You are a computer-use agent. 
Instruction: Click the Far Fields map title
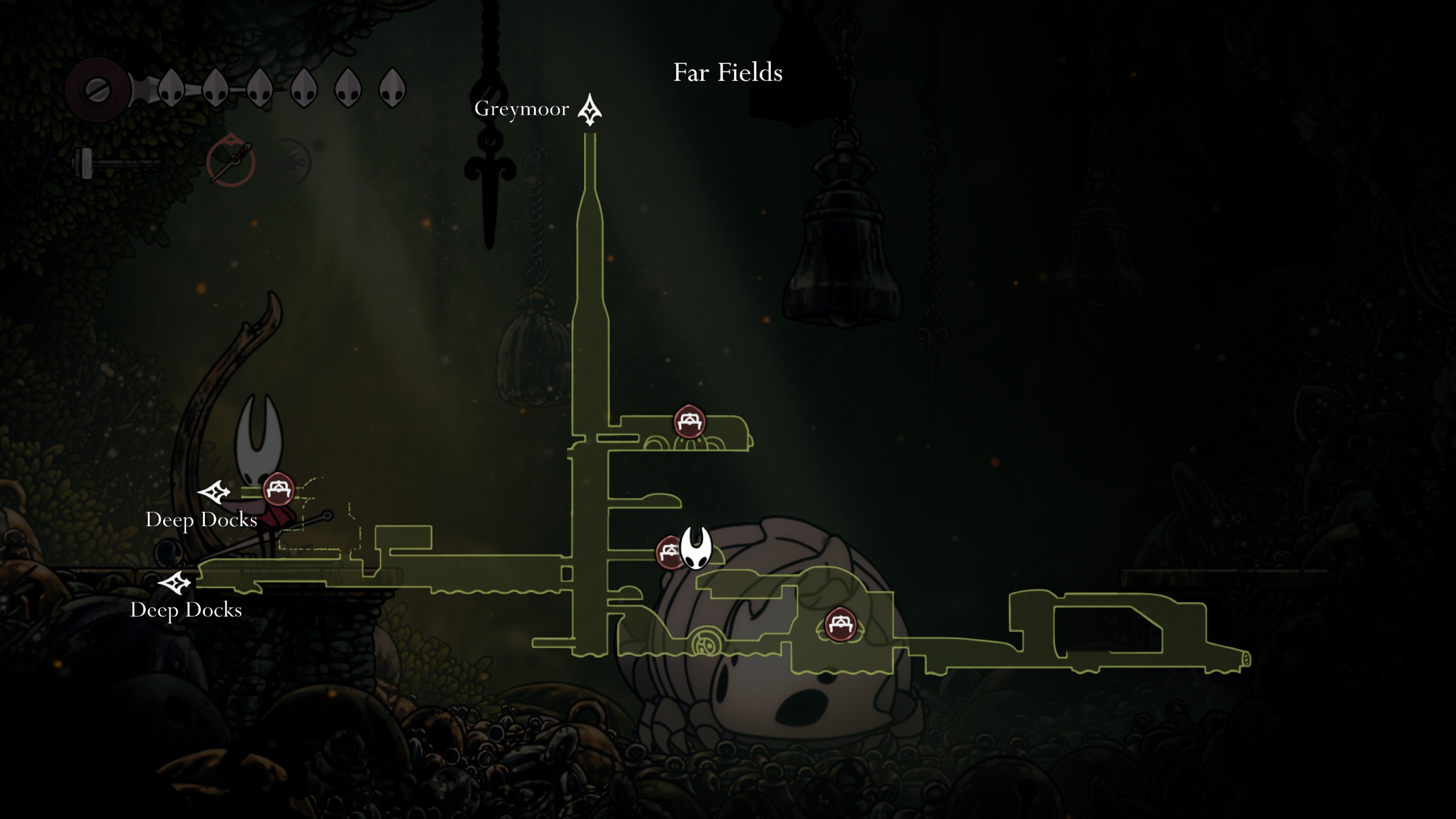click(728, 72)
